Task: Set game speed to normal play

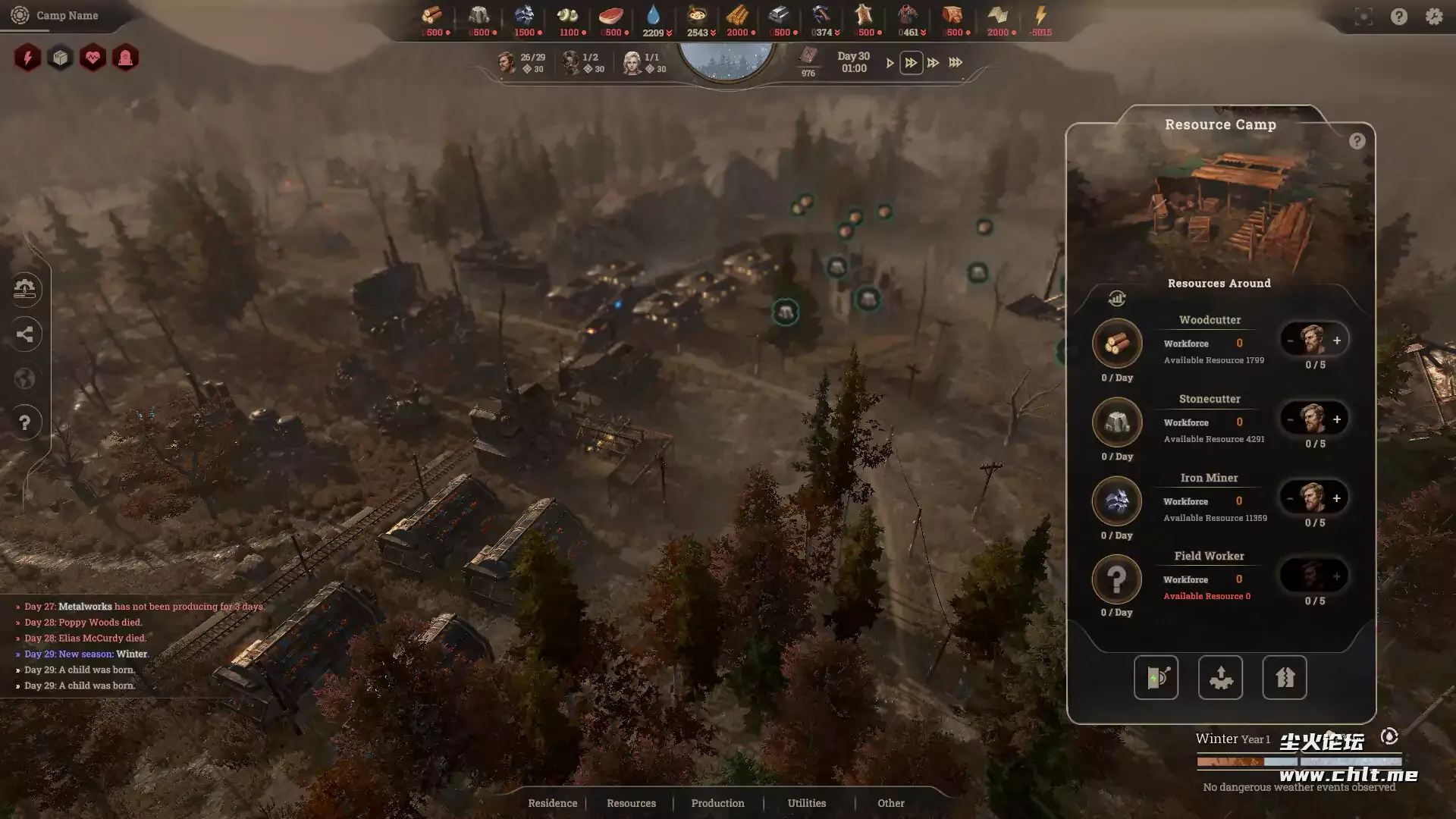Action: click(890, 63)
